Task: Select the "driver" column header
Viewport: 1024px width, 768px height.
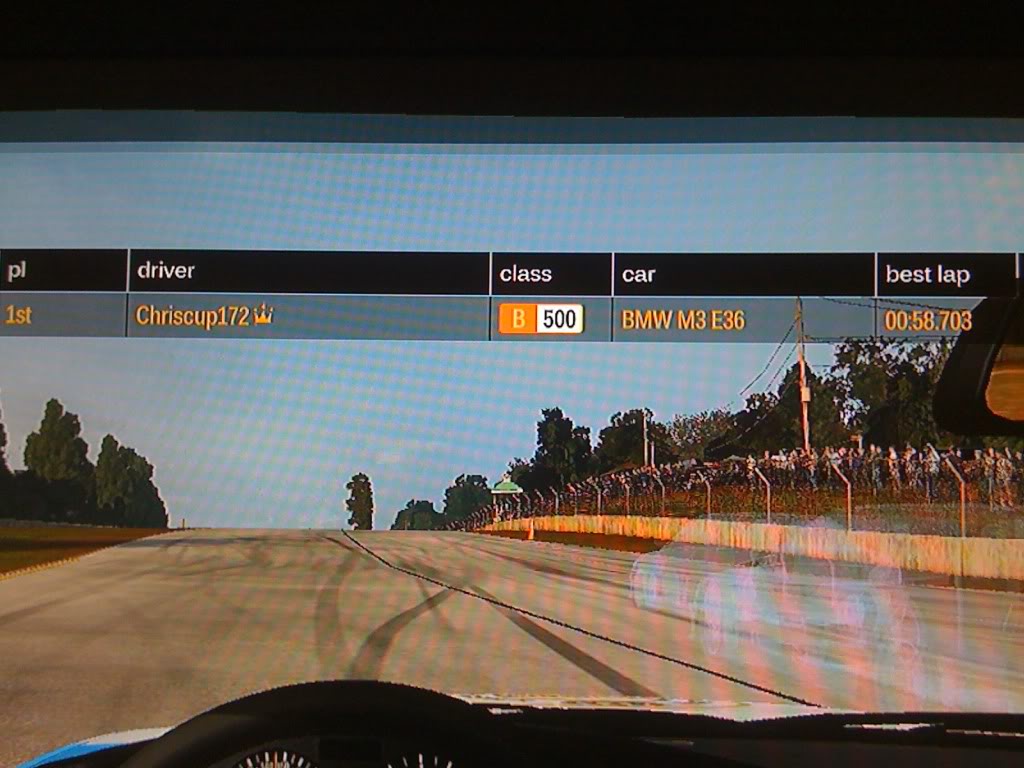Action: [166, 271]
